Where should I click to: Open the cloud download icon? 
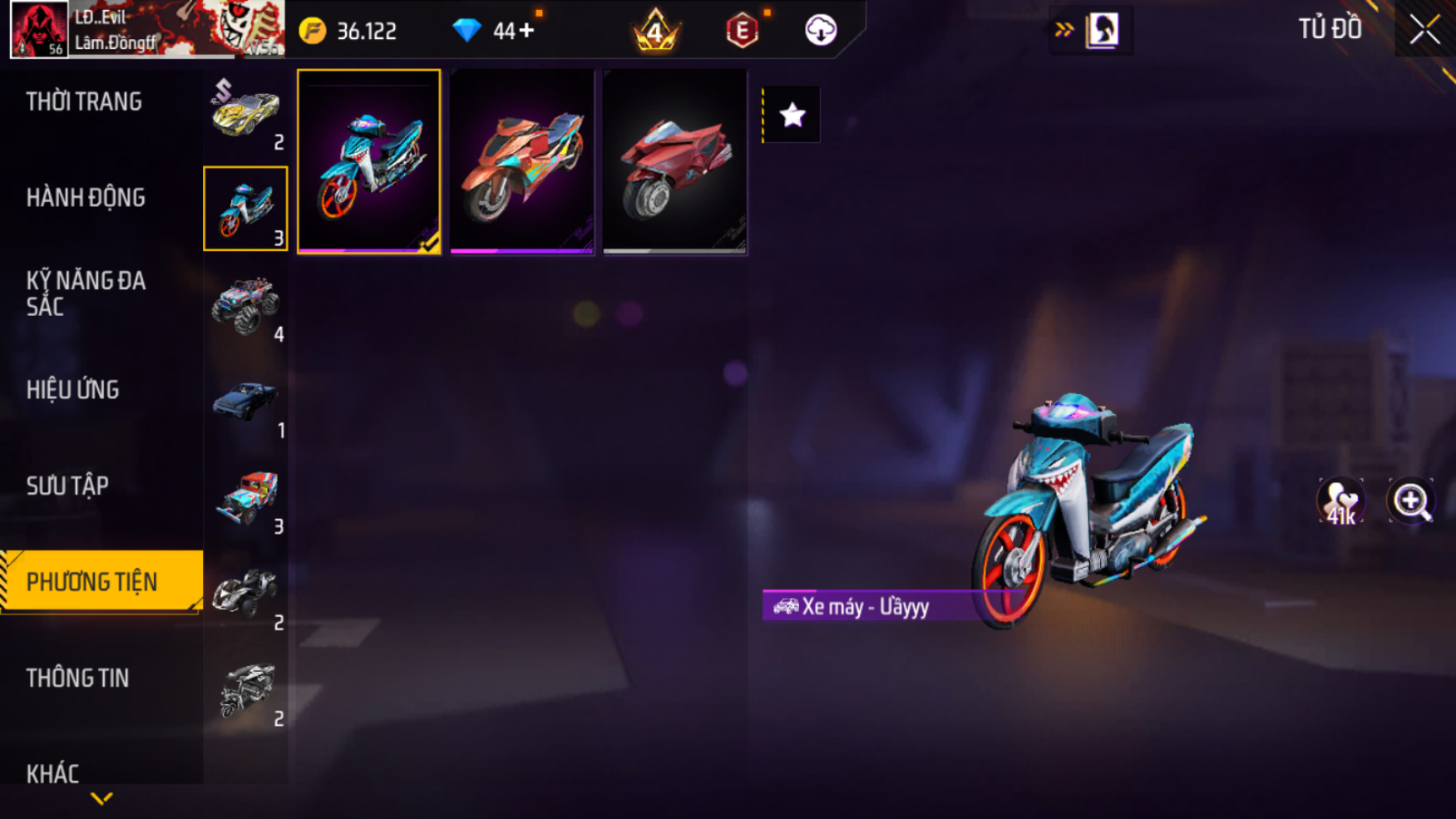(820, 31)
